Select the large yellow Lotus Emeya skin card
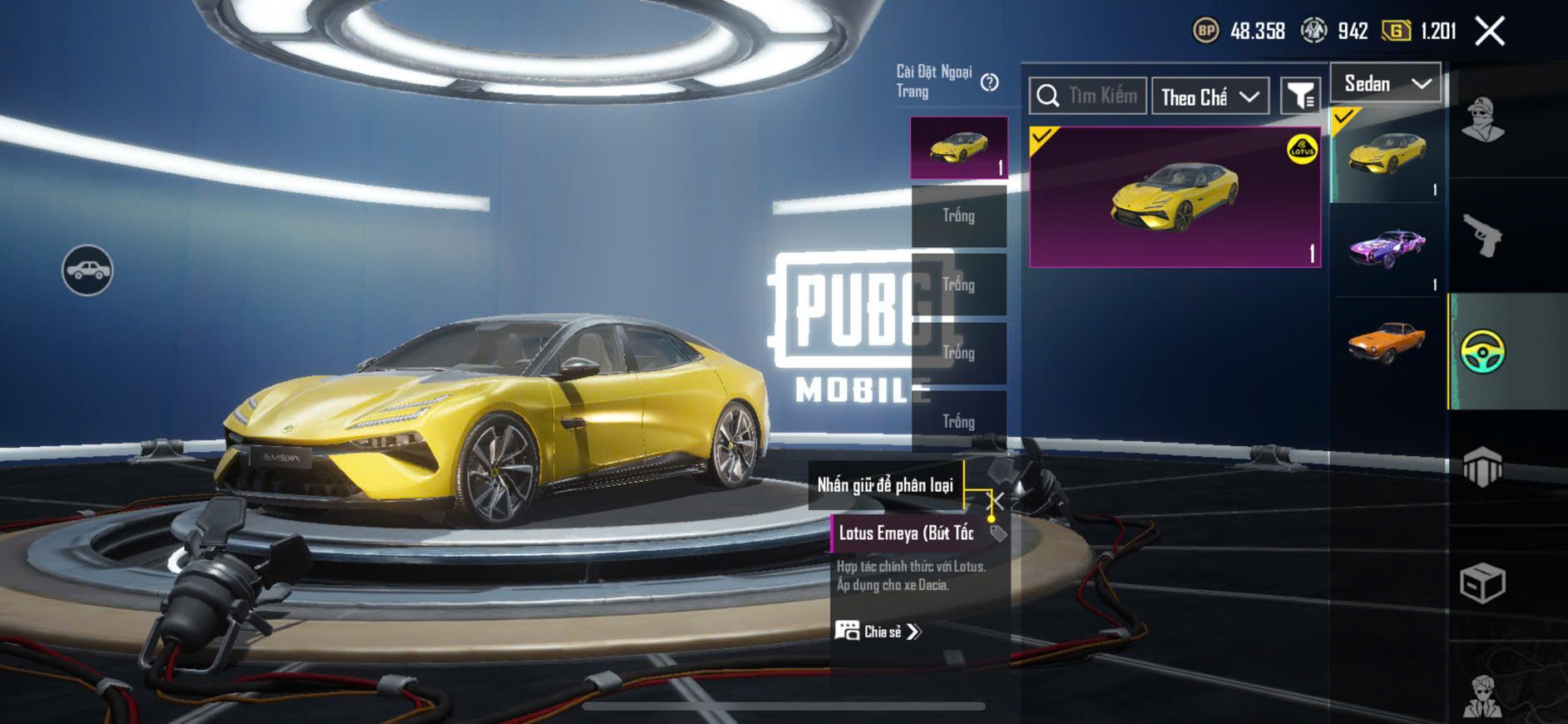 1175,197
